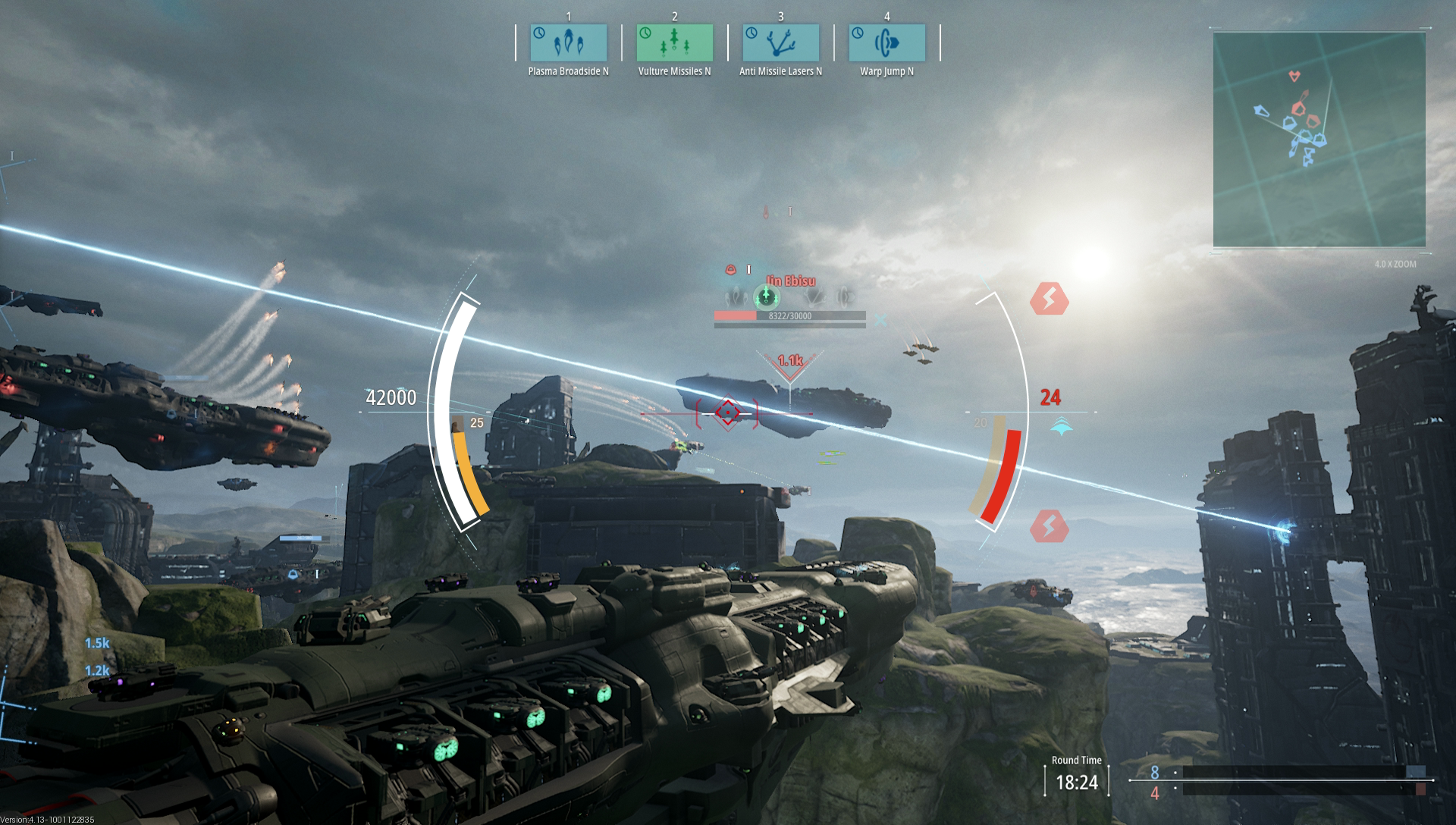1456x825 pixels.
Task: Select the upper red lightning energy icon
Action: click(1051, 299)
